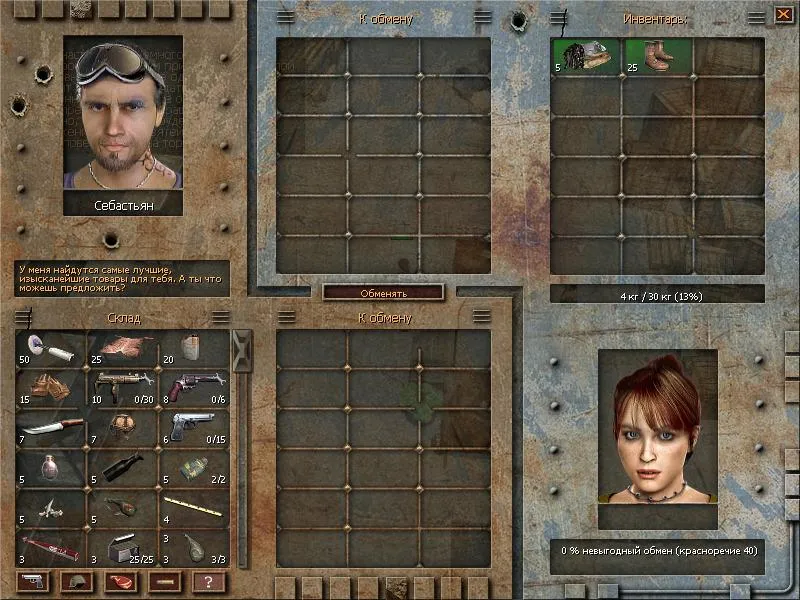Filter store by food meat icon
Image resolution: width=800 pixels, height=600 pixels.
(120, 581)
